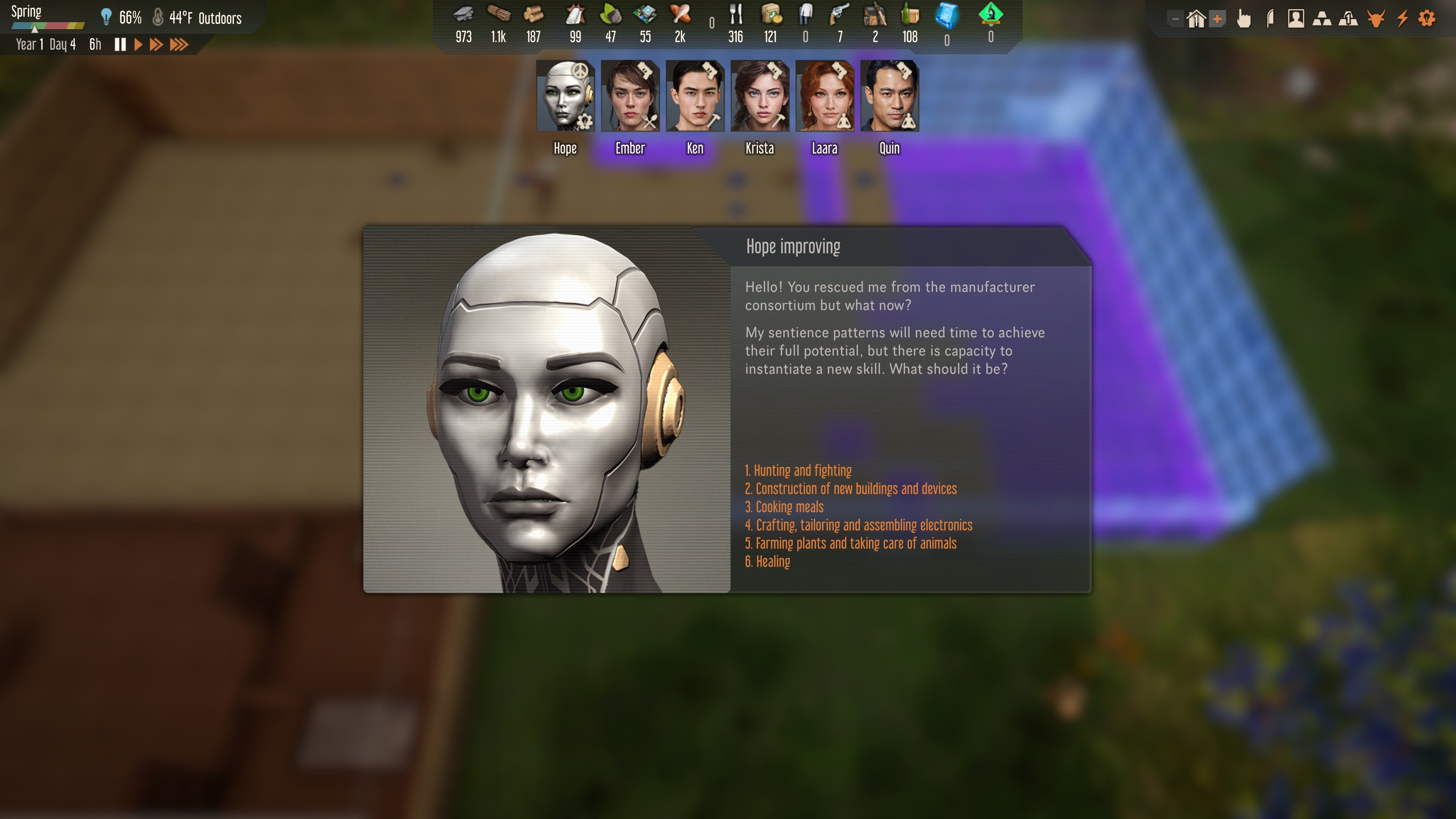
Task: Pause the game with the pause button
Action: [120, 45]
